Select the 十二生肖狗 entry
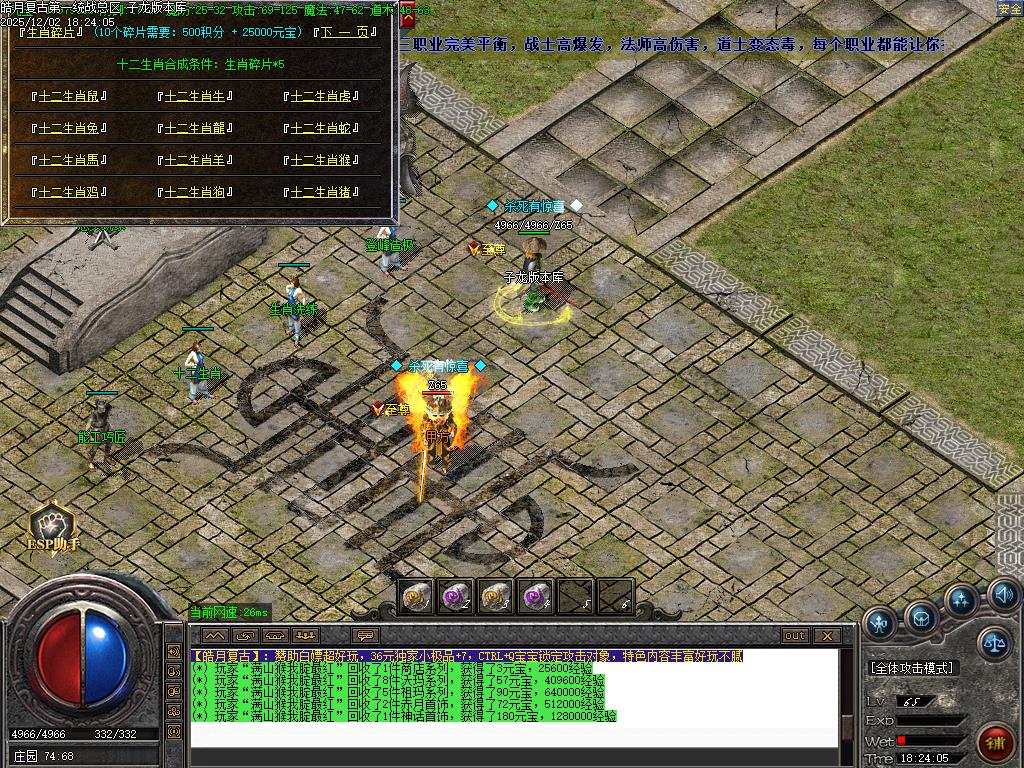The width and height of the screenshot is (1024, 768). pyautogui.click(x=195, y=192)
